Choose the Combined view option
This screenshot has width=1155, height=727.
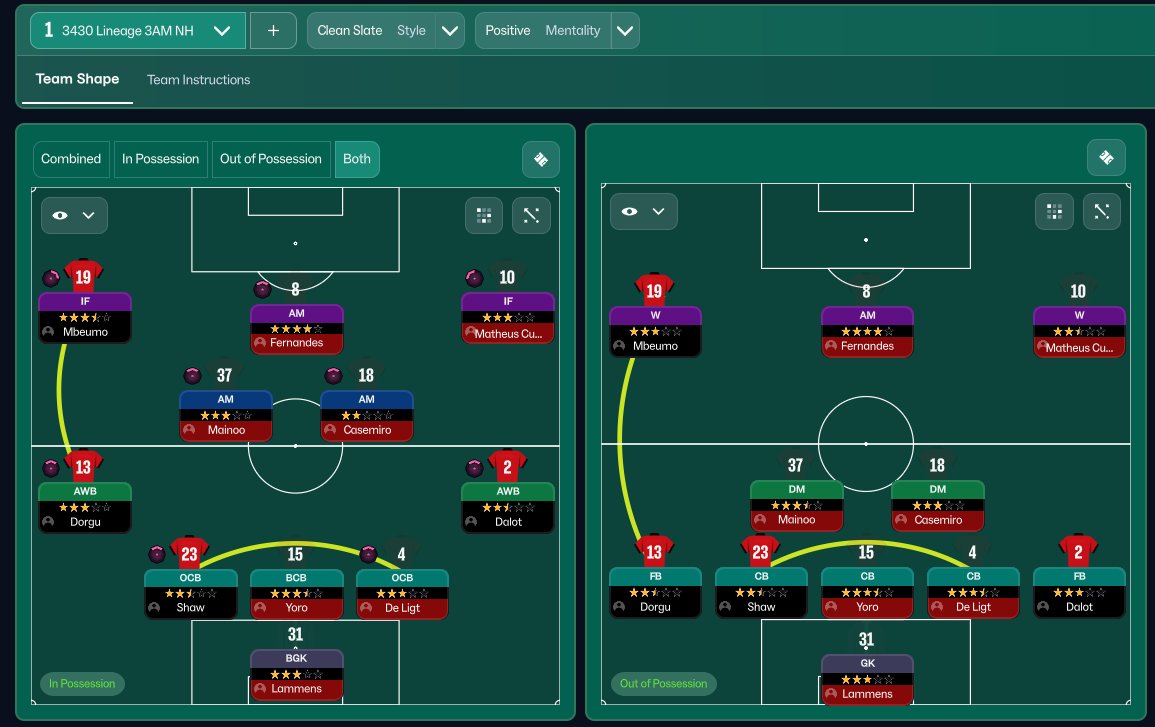[71, 159]
